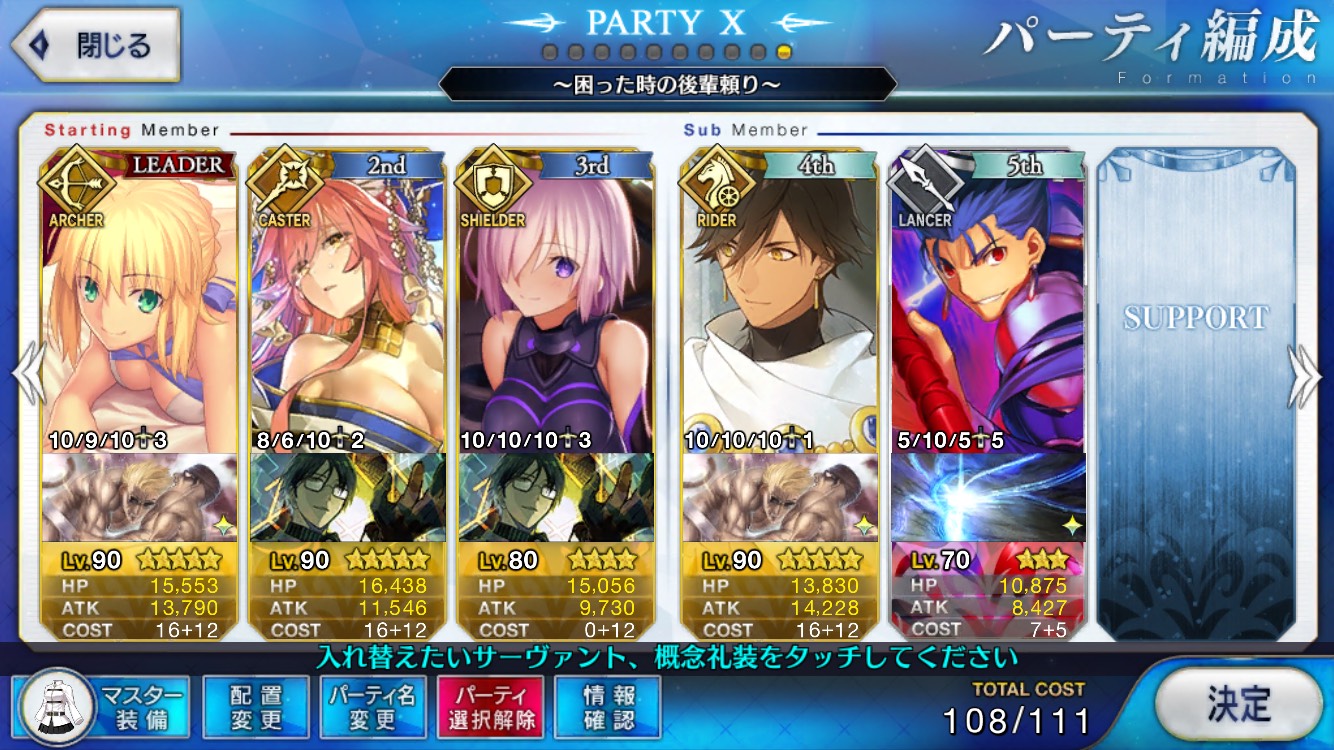Pick the Shielder servant card
This screenshot has width=1334, height=750.
pyautogui.click(x=555, y=310)
